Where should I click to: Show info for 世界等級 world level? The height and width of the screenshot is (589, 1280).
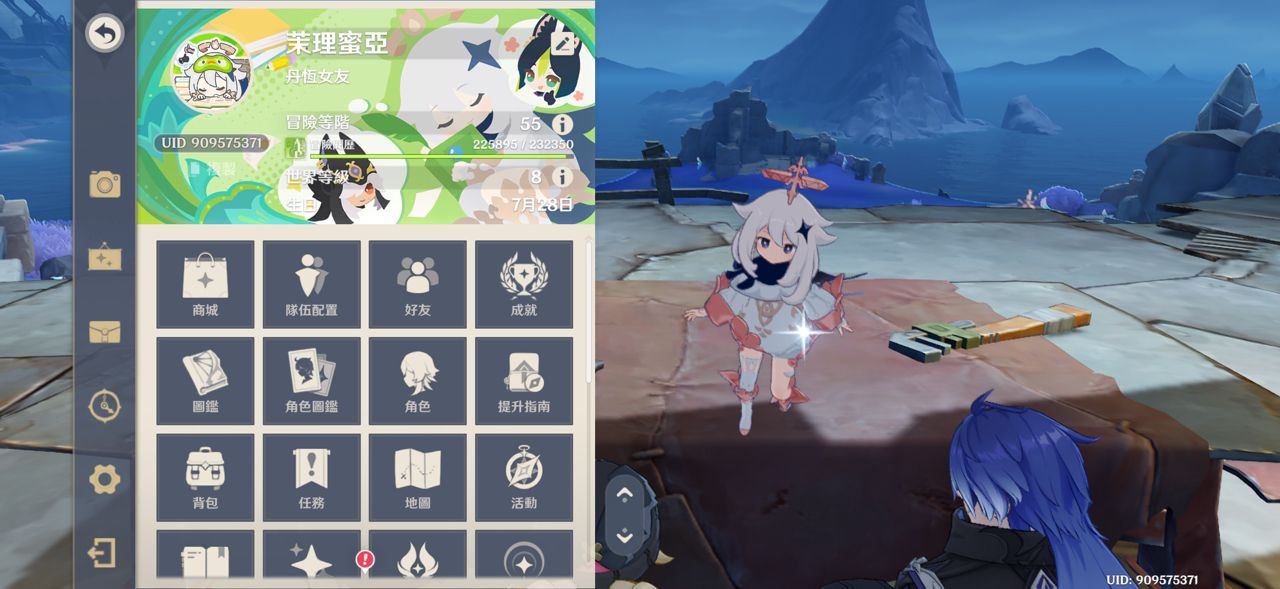click(562, 177)
